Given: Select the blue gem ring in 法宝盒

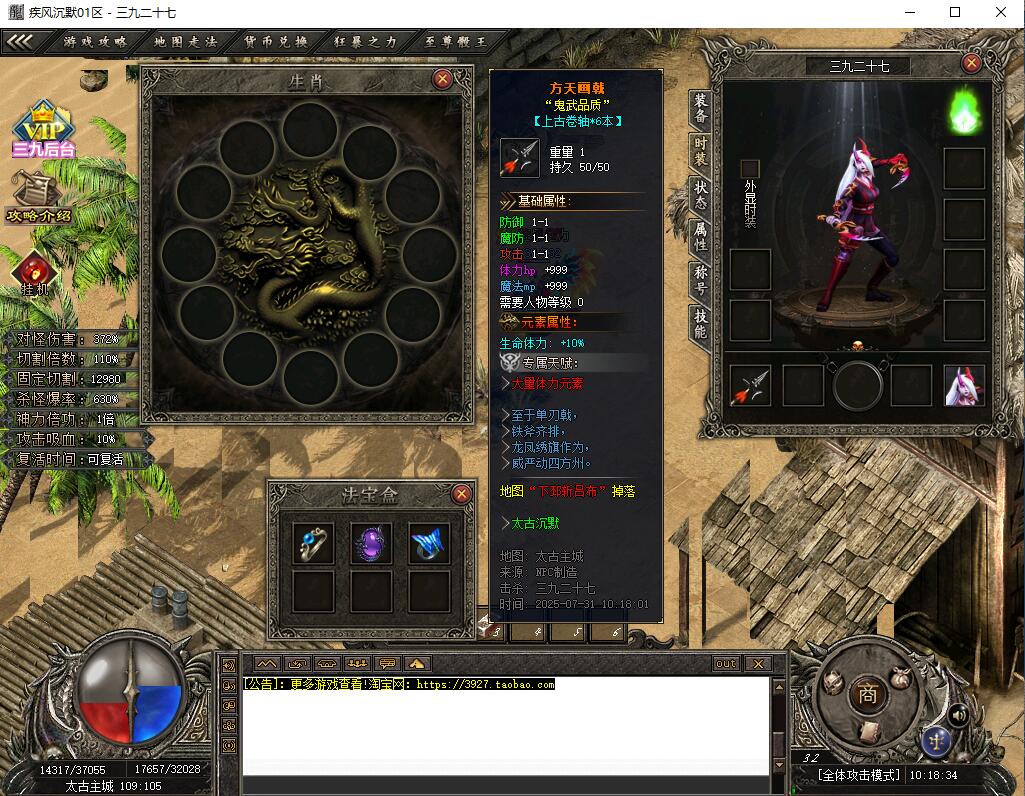Looking at the screenshot, I should coord(313,543).
